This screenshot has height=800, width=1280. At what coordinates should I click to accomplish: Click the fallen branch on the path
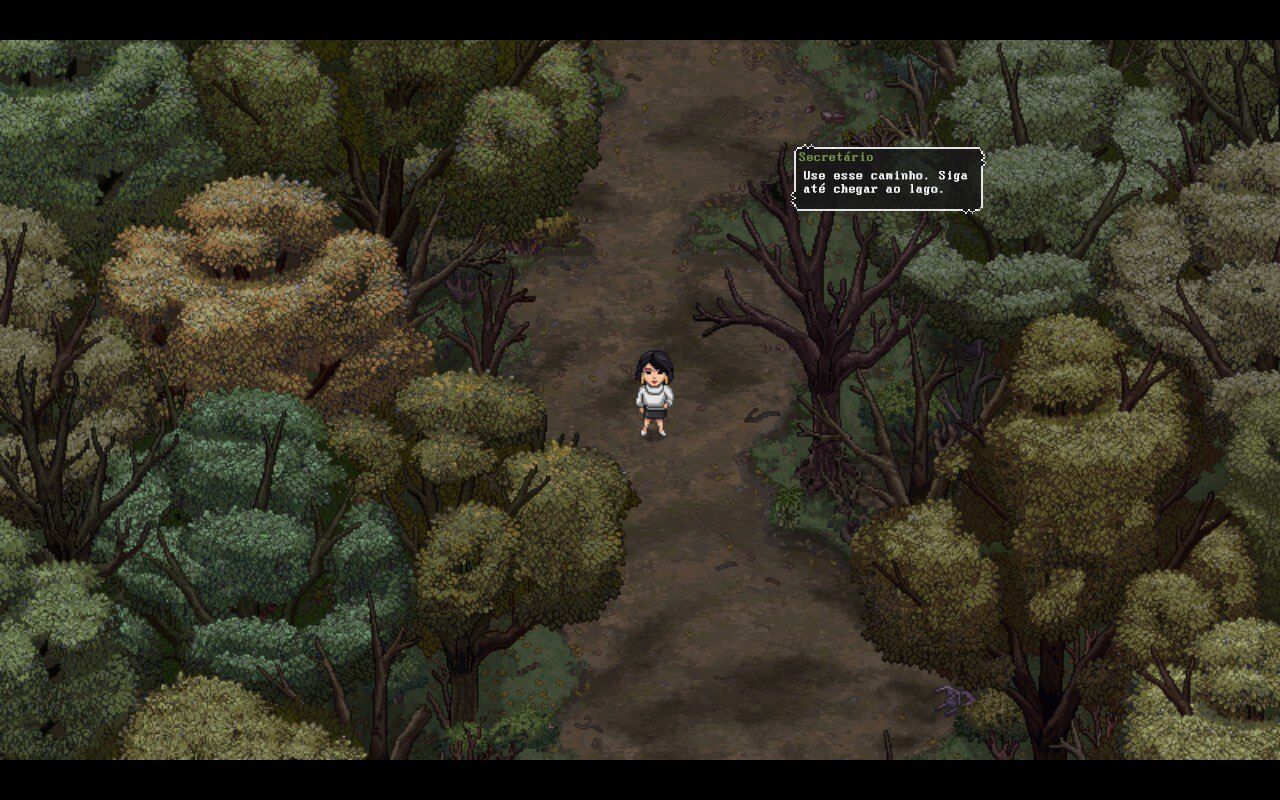coord(762,415)
